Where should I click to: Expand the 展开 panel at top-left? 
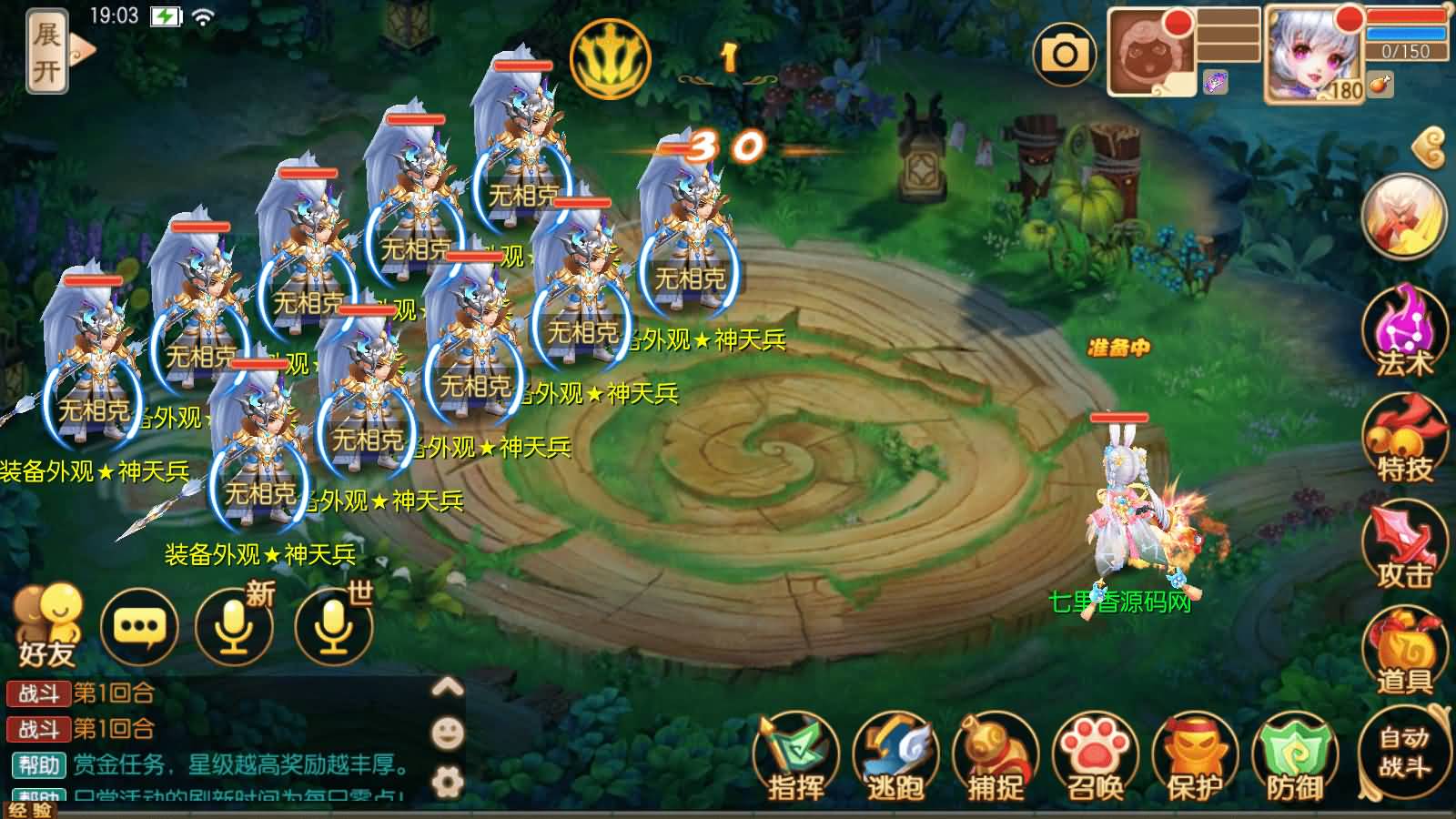point(49,51)
